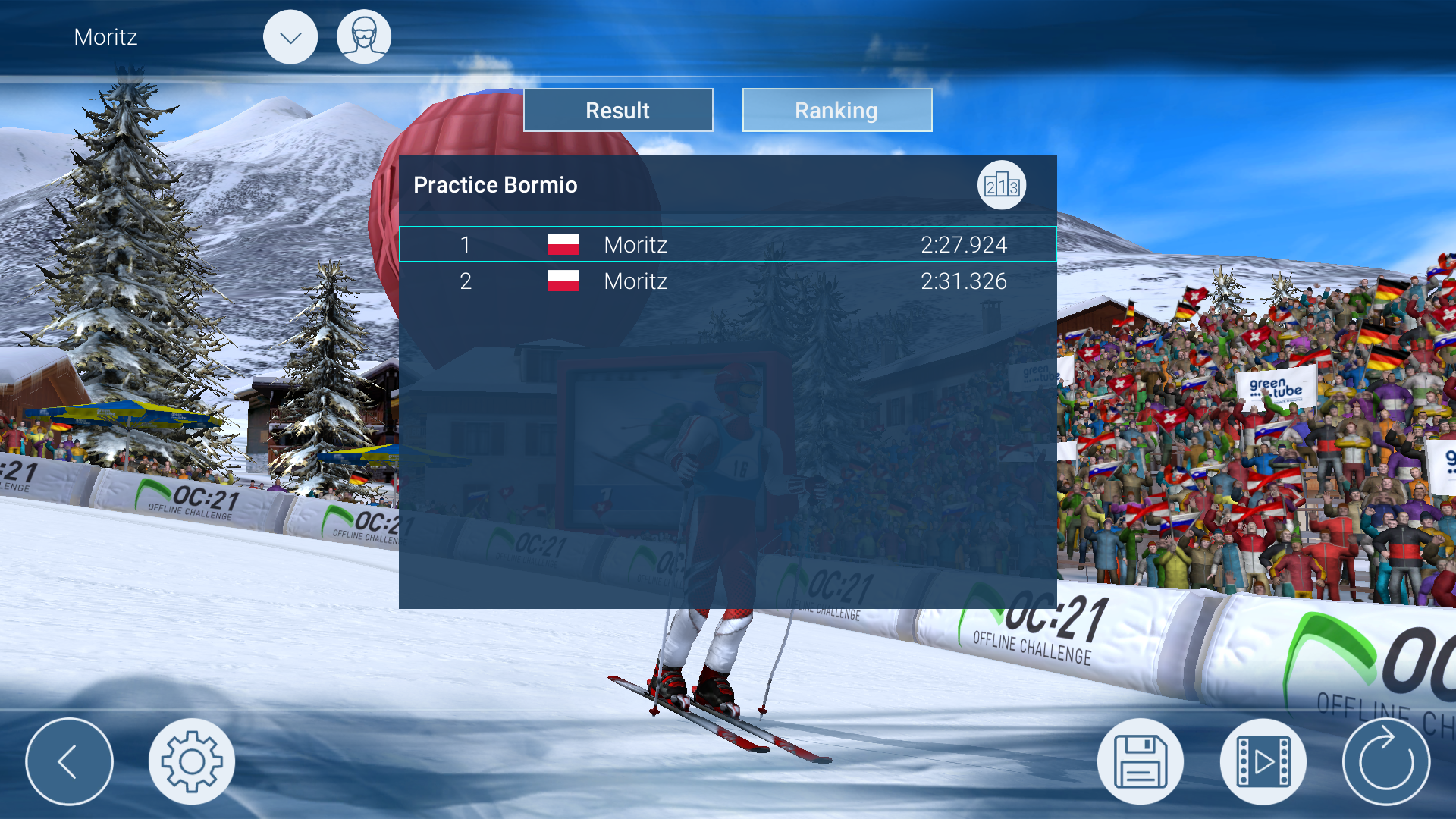Restart the race with the circular arrow
This screenshot has width=1456, height=819.
[1385, 761]
